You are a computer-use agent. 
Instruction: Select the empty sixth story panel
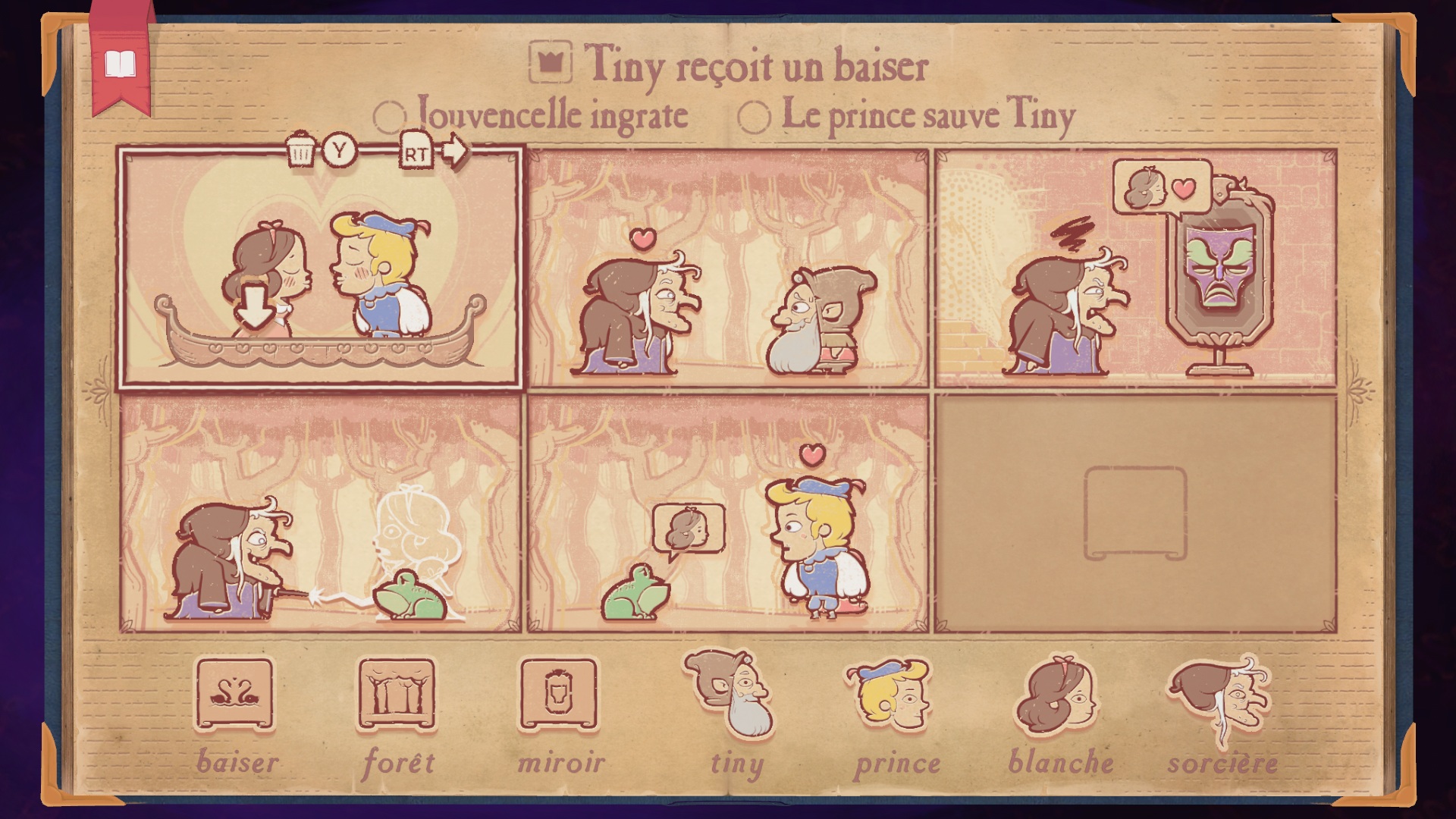1135,513
